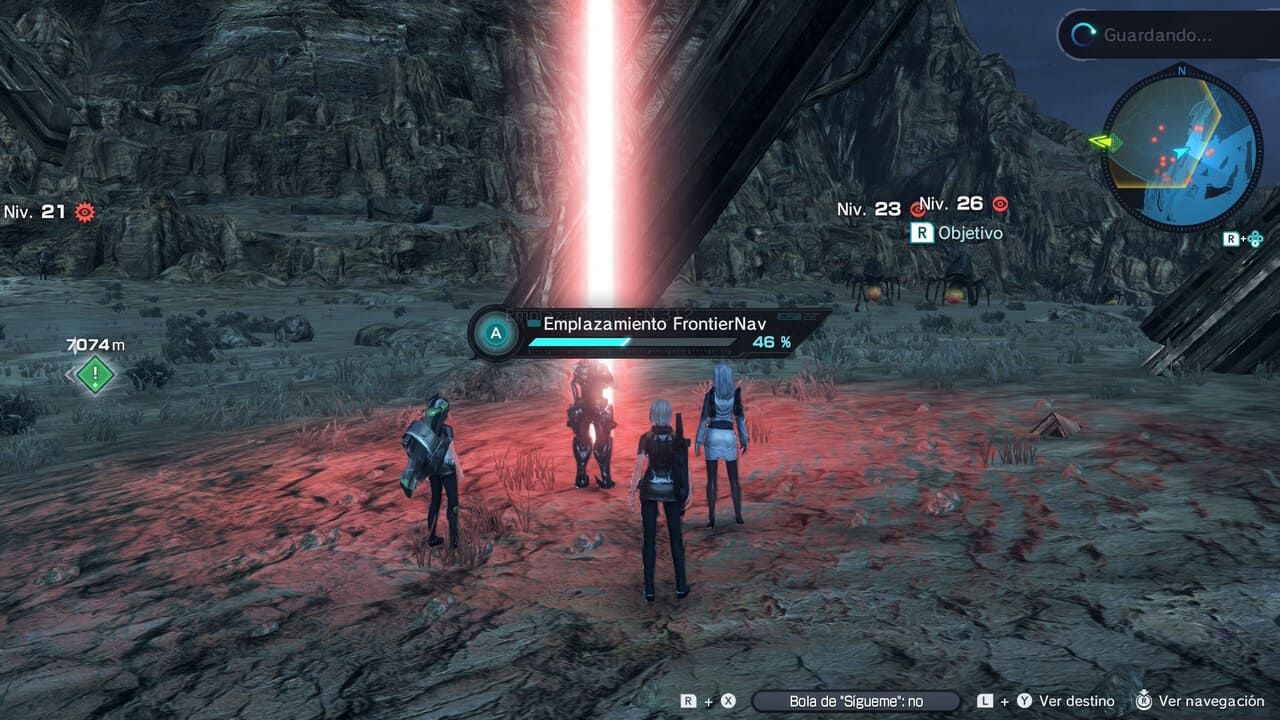
Task: Click the green exclamation waypoint diamond
Action: point(95,375)
